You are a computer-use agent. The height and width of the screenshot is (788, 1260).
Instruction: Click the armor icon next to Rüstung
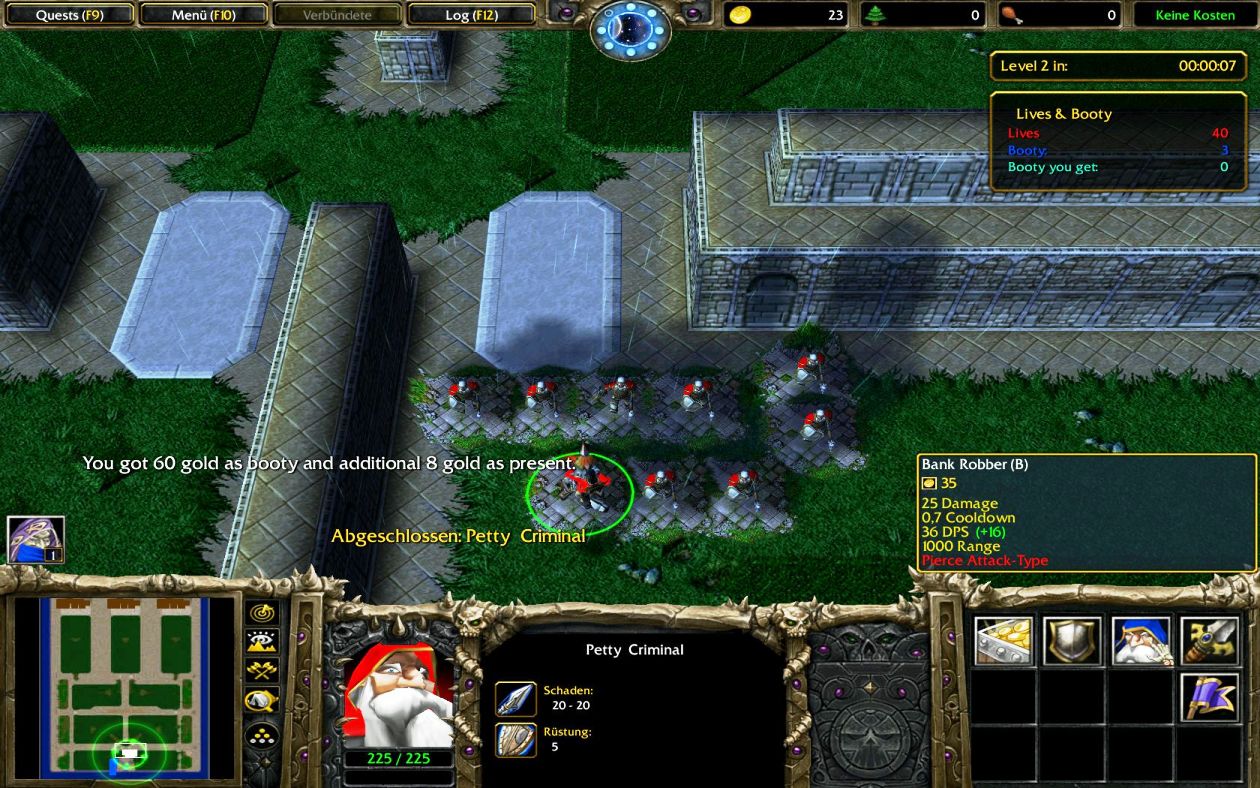pos(516,739)
